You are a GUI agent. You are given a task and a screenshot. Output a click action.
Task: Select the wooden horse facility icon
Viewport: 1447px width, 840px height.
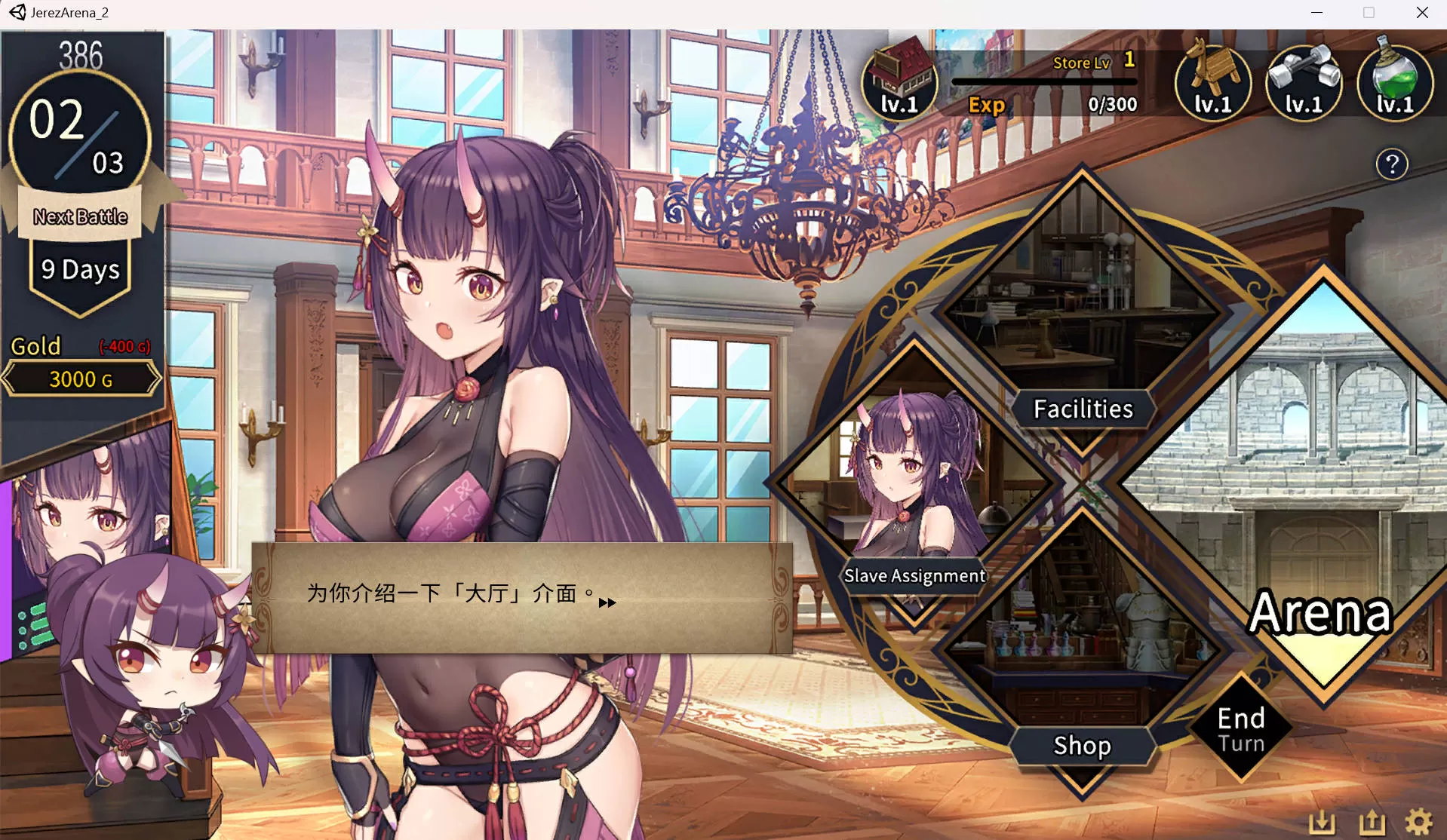[x=1212, y=82]
